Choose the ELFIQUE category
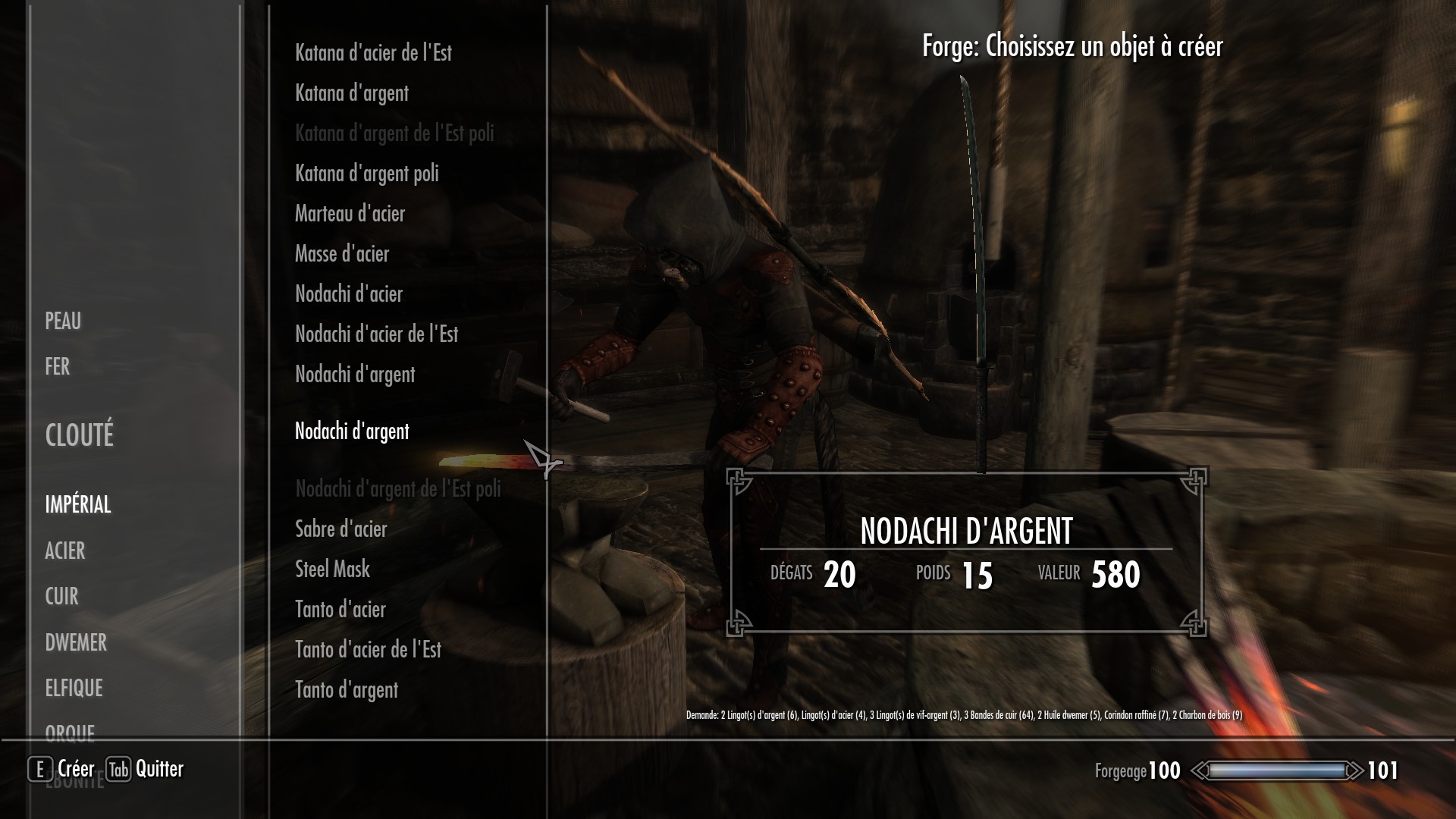The image size is (1456, 819). coord(74,689)
